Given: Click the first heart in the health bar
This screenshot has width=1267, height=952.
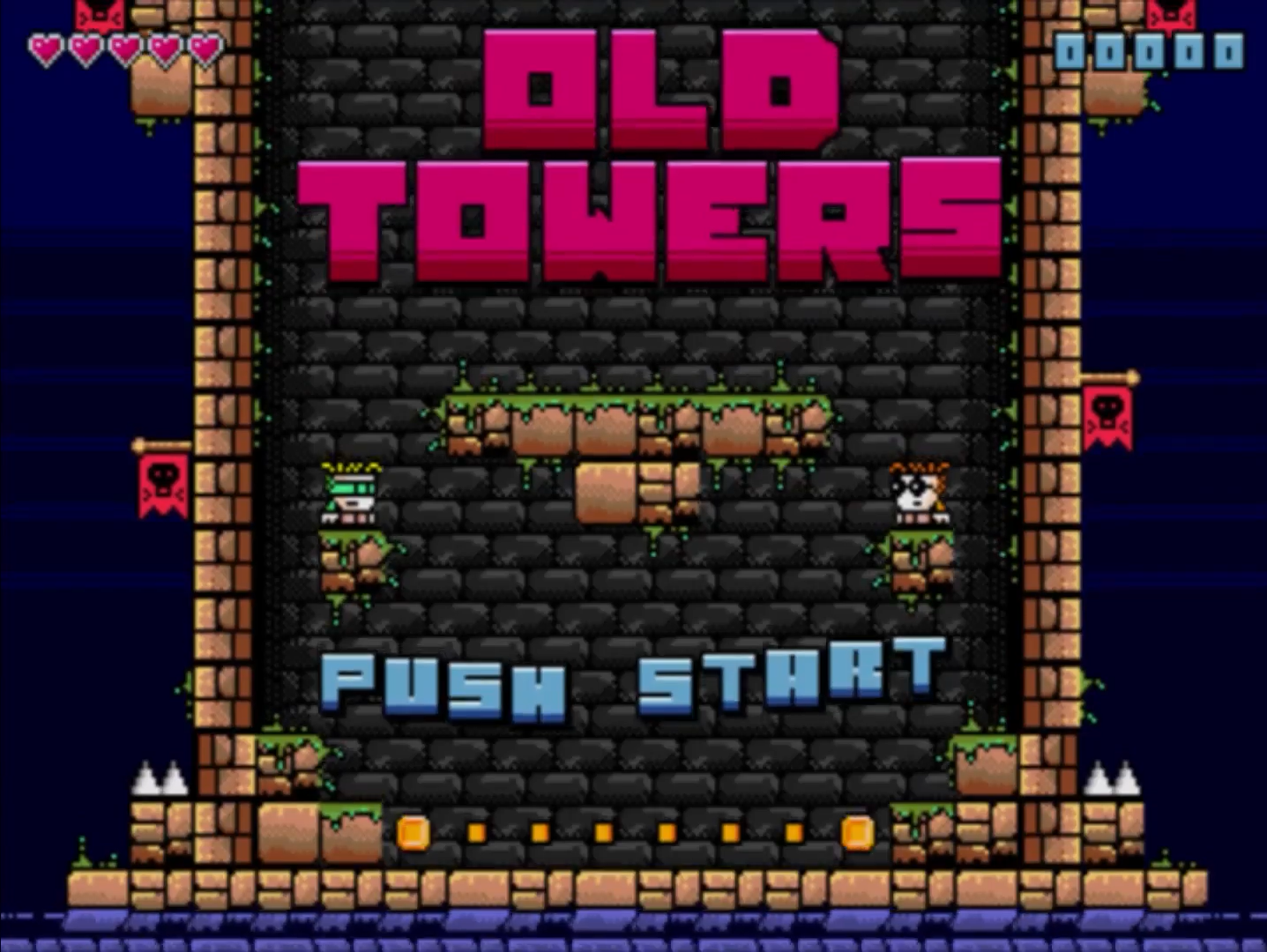Looking at the screenshot, I should [48, 48].
